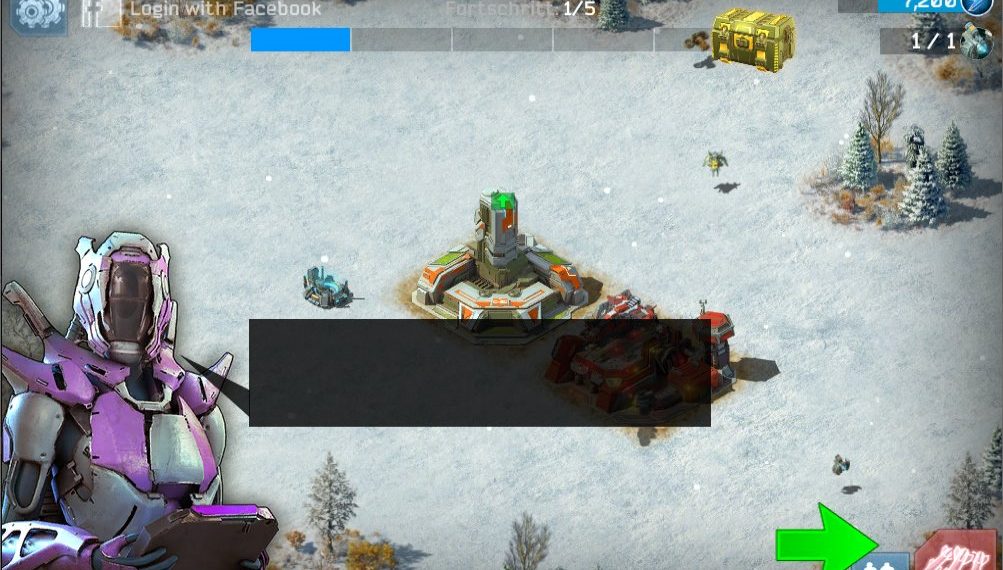Screen dimensions: 1003x570
Task: Tap the blue troops button
Action: click(x=881, y=561)
